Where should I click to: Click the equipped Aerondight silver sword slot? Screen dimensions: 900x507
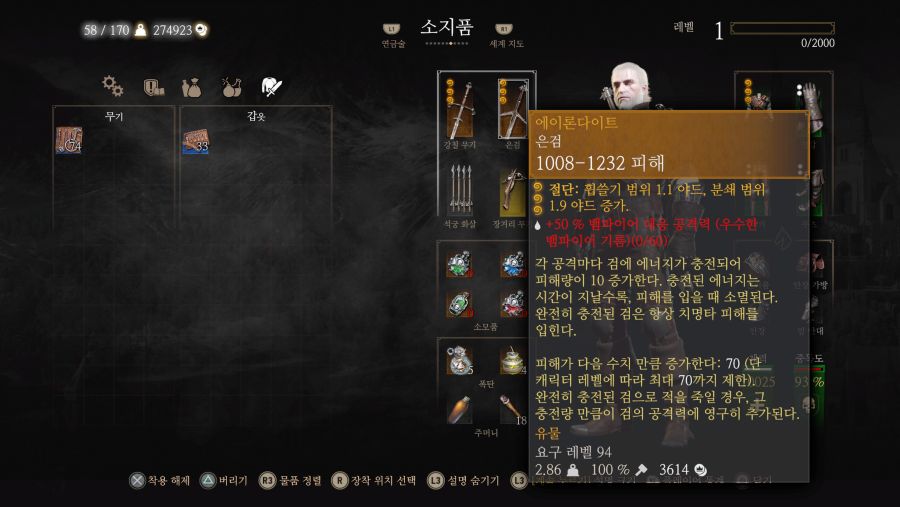[x=512, y=111]
